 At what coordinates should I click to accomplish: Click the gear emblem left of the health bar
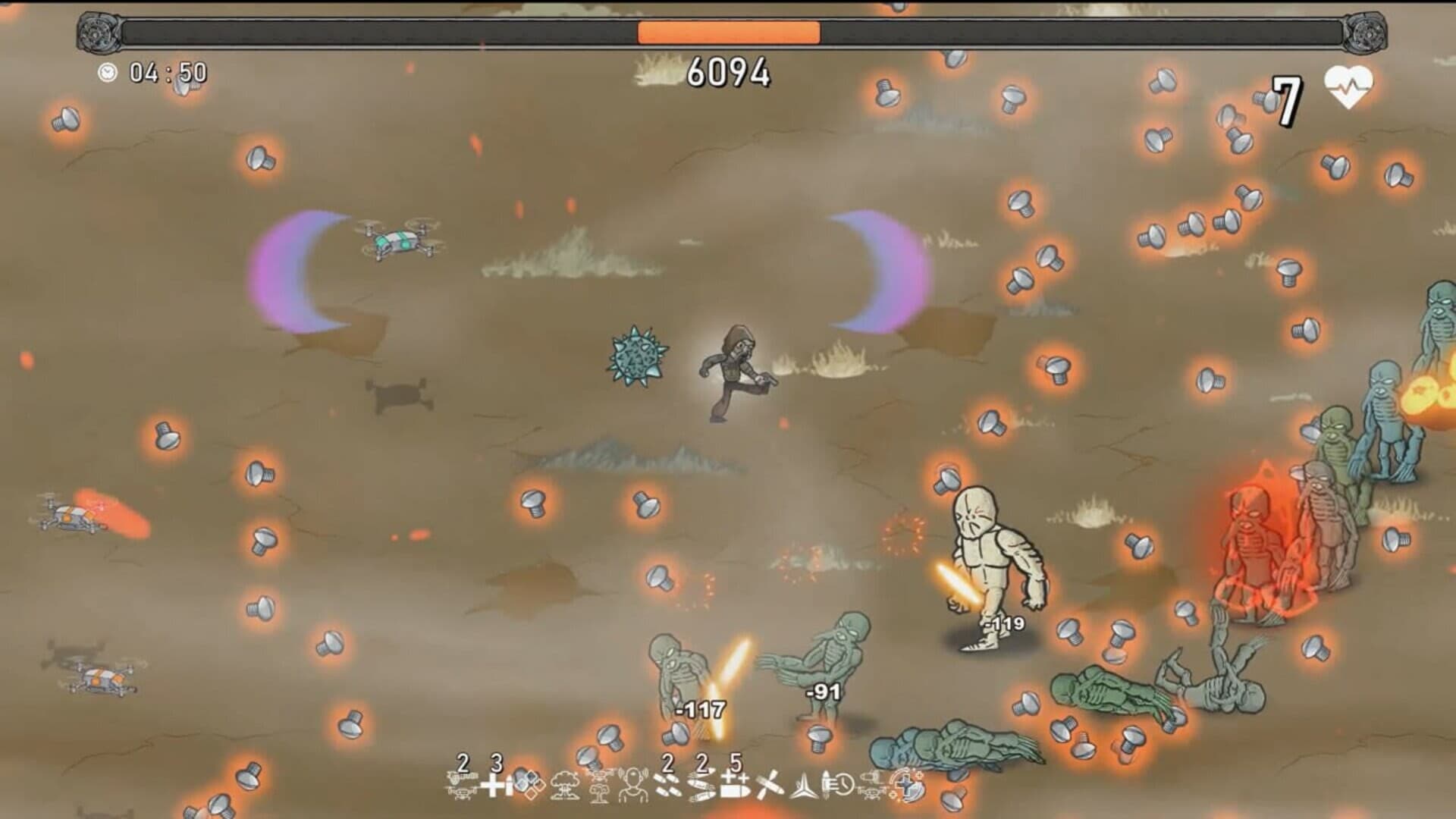[x=97, y=32]
